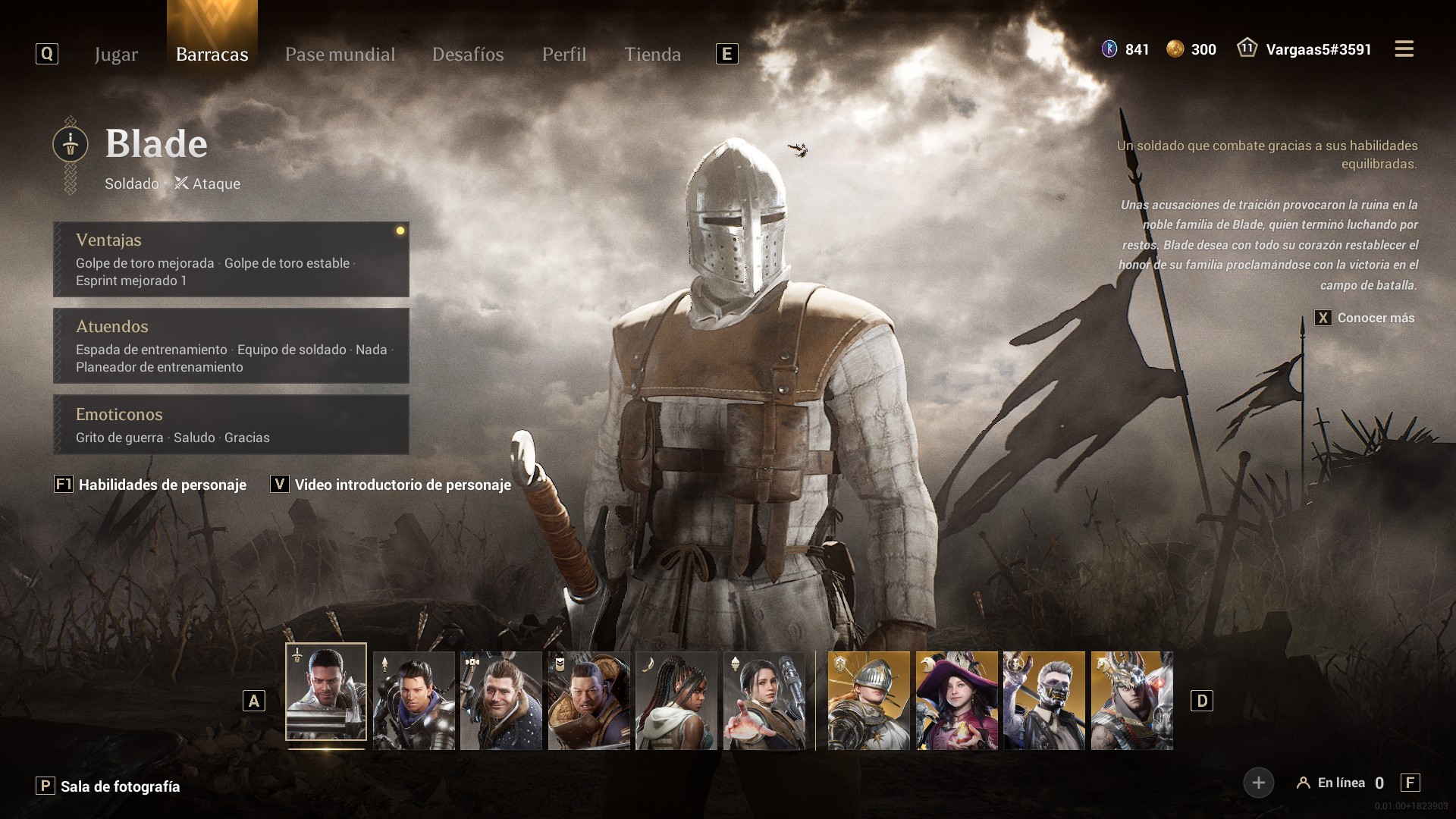
Task: Click the plus button to invite friends
Action: 1258,783
